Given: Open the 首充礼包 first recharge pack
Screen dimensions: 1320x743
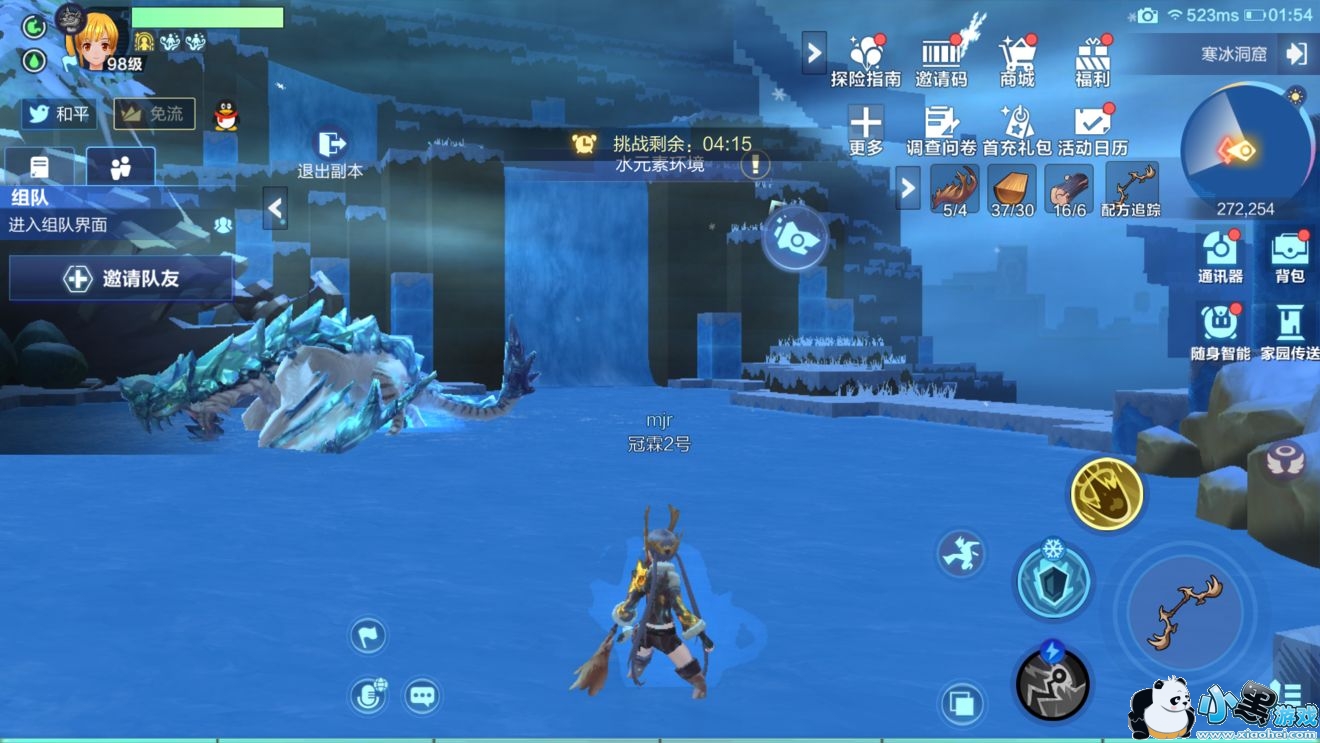Looking at the screenshot, I should 1017,130.
